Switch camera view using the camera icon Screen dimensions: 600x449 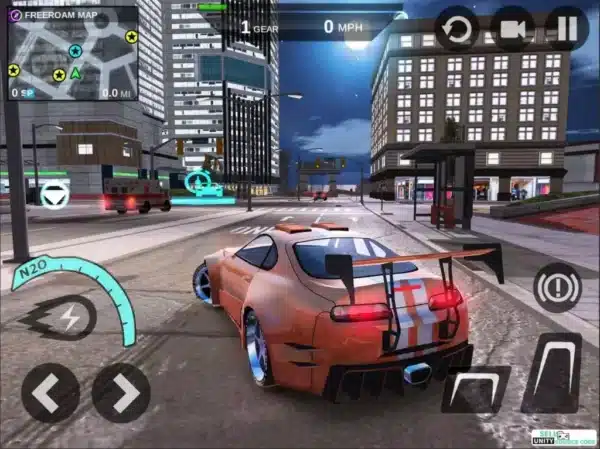tap(512, 28)
